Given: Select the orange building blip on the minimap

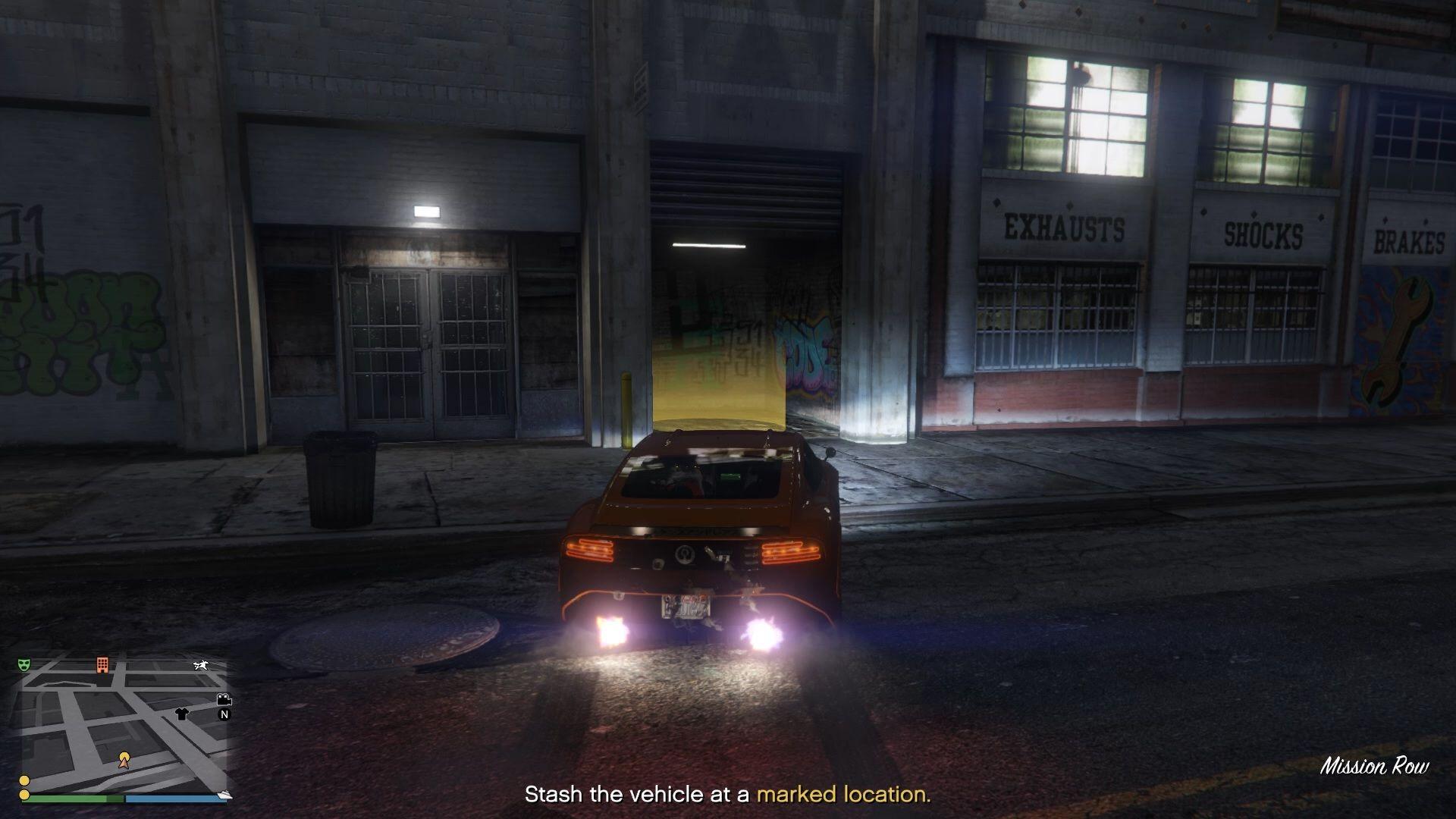Looking at the screenshot, I should (x=102, y=665).
